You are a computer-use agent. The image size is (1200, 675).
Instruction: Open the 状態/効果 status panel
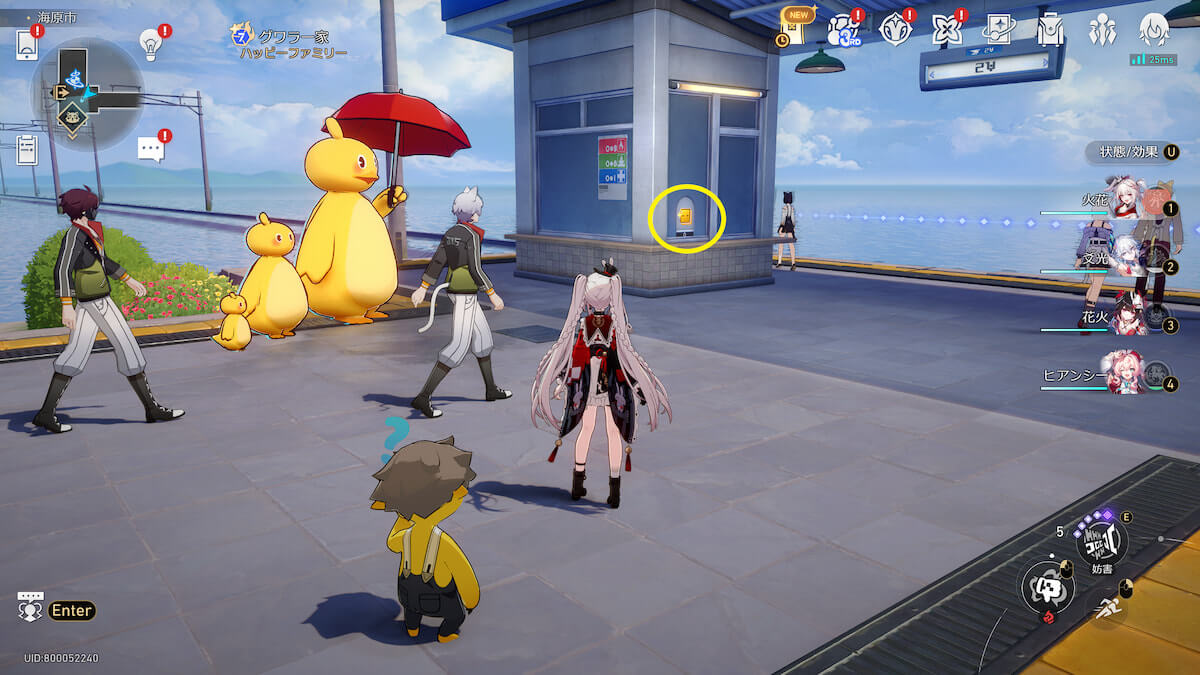(1132, 152)
